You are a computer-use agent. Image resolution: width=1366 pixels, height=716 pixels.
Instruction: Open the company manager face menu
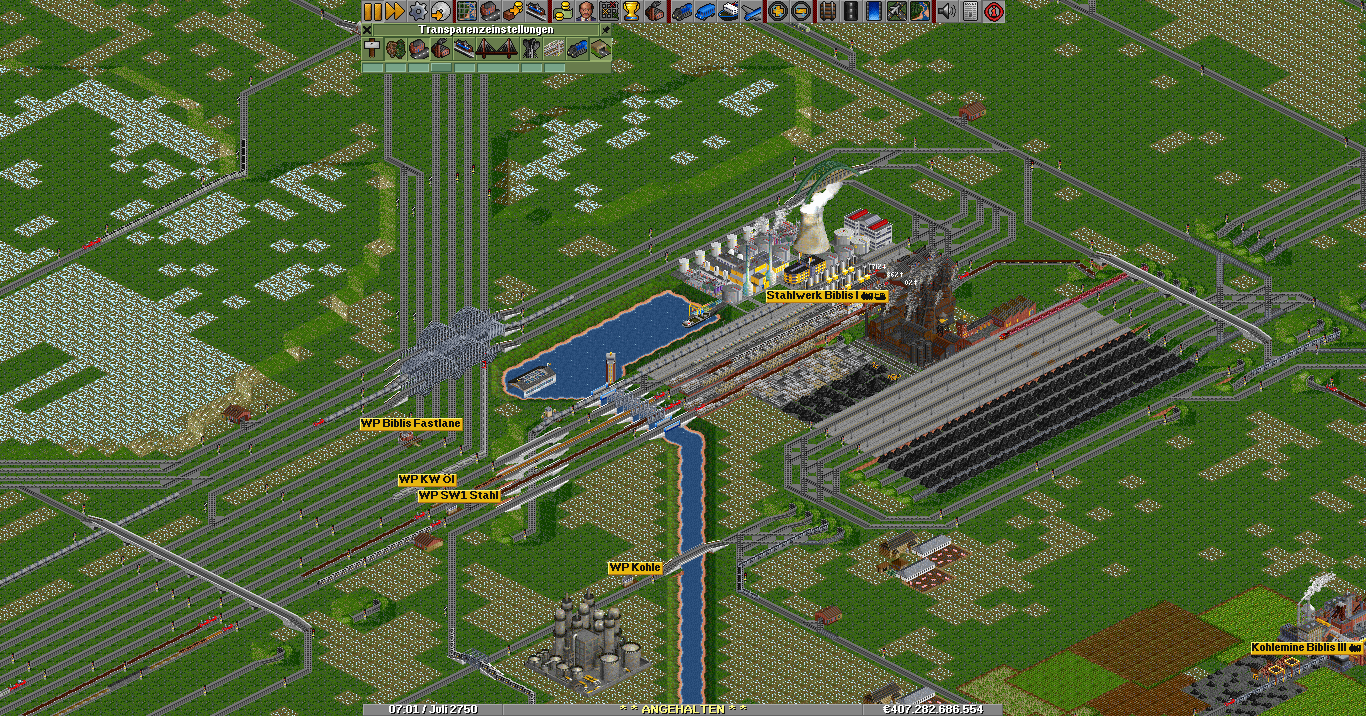pos(585,11)
